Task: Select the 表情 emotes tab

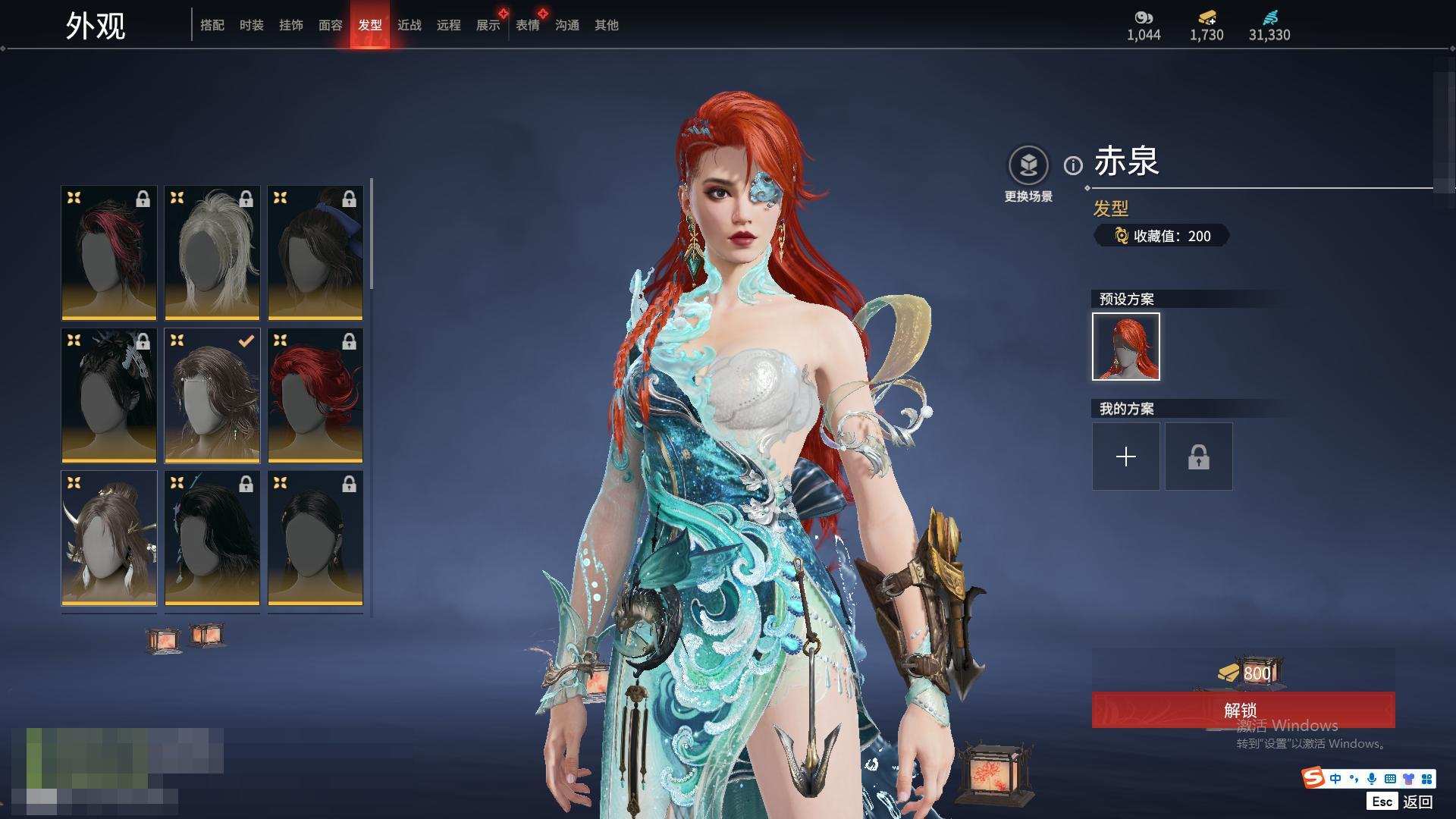Action: point(528,25)
